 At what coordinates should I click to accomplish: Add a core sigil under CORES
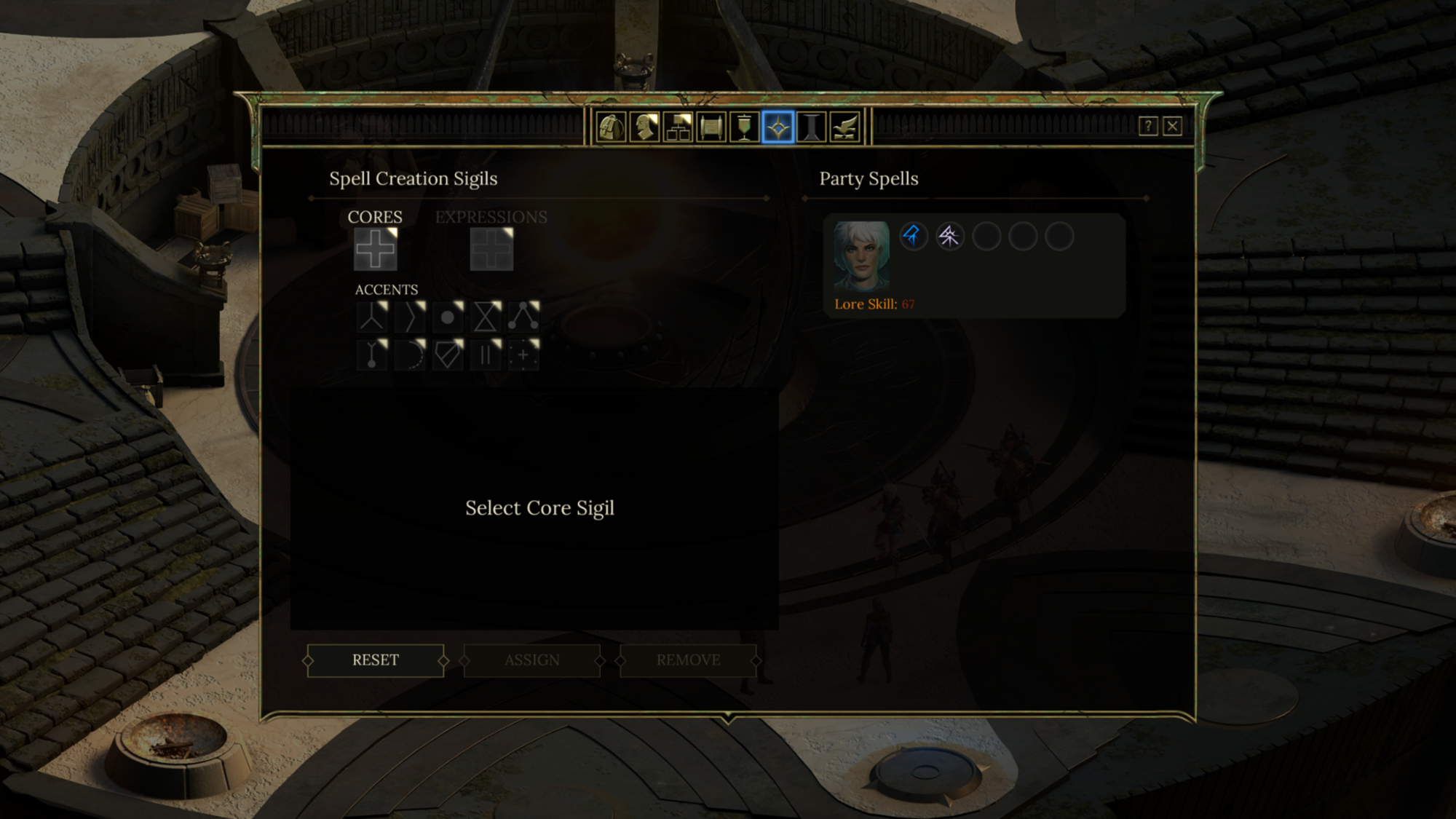coord(376,249)
